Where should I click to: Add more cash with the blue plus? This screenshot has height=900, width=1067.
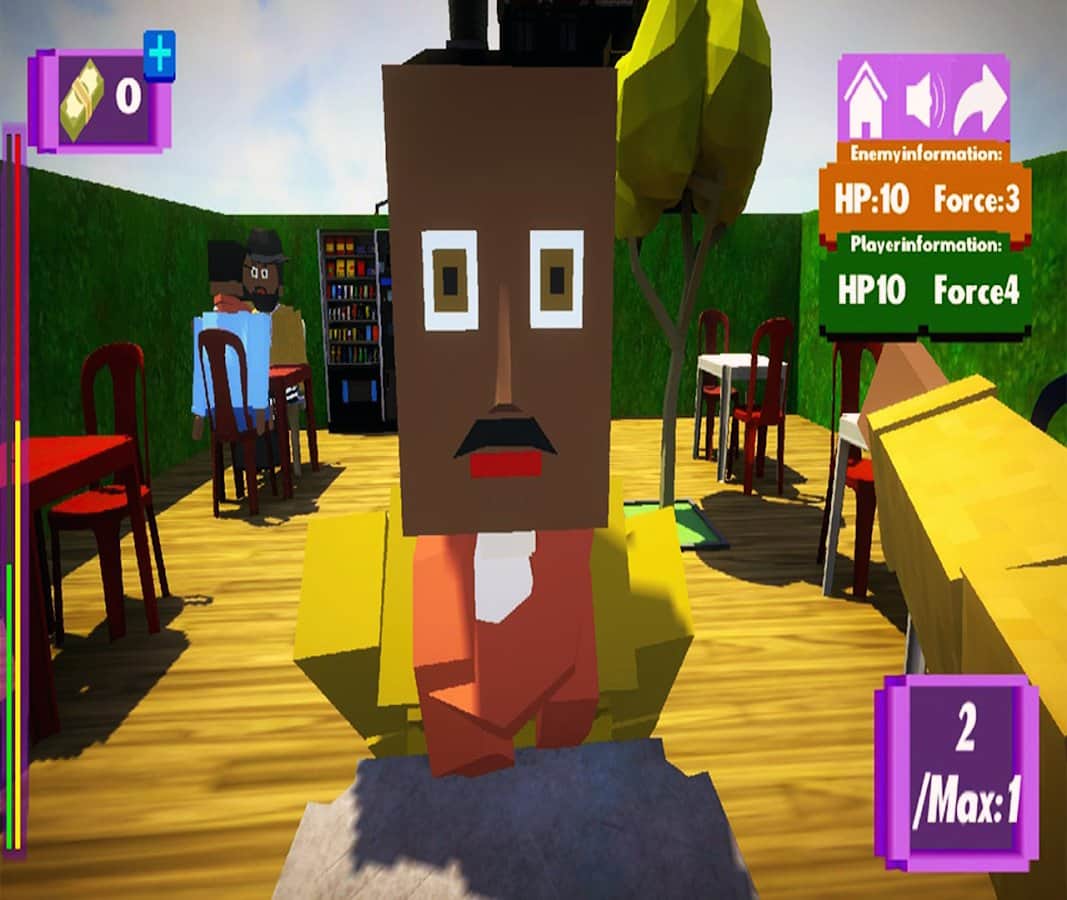(159, 52)
